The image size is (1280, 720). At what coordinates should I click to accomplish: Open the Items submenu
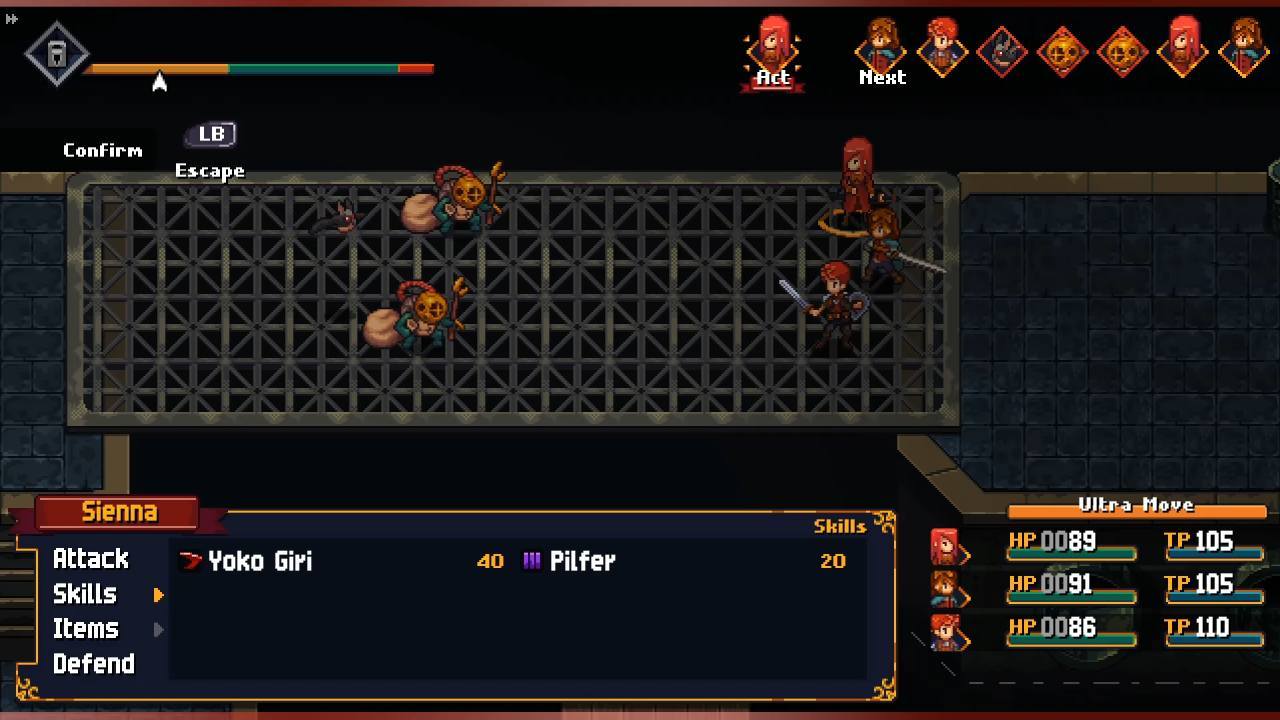85,629
